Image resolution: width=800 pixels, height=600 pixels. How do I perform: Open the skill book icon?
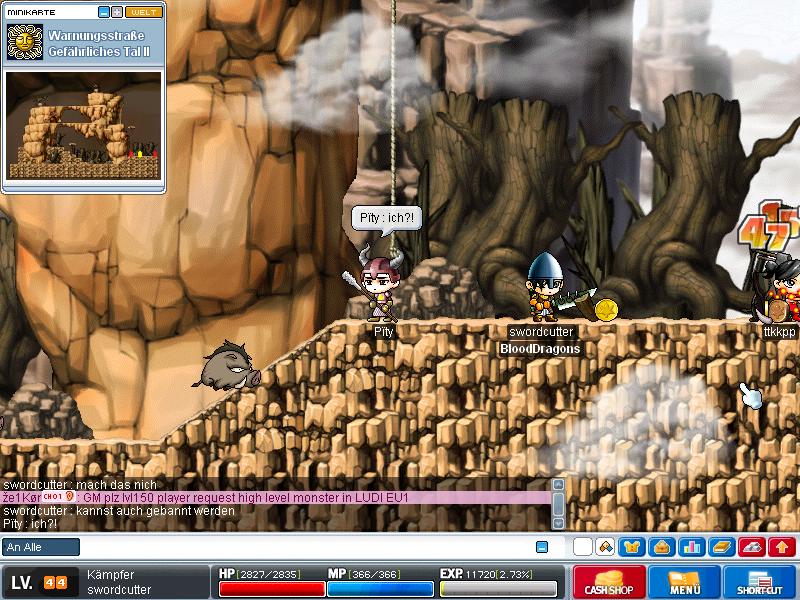click(722, 547)
